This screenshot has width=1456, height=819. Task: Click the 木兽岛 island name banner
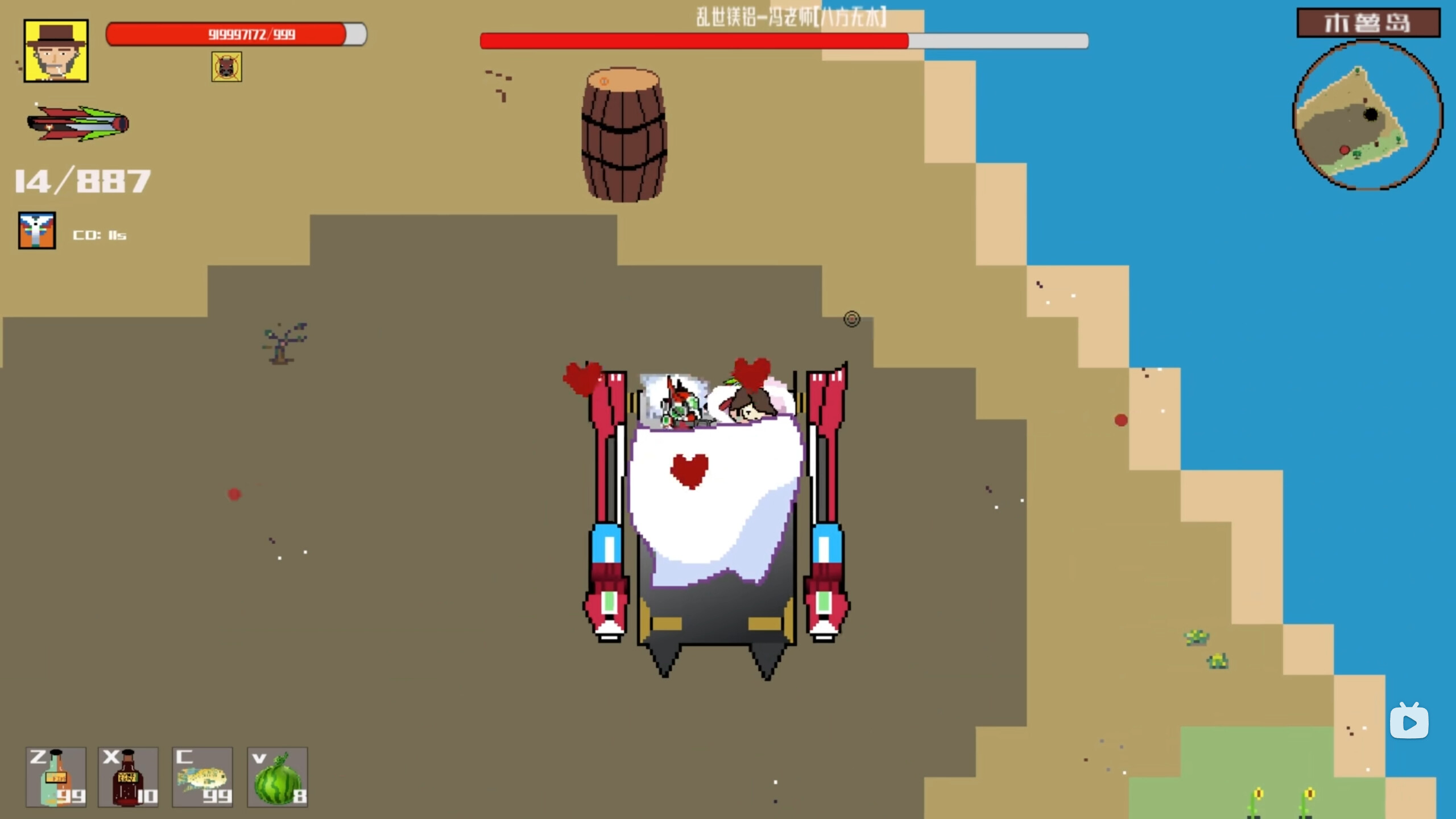[1368, 23]
